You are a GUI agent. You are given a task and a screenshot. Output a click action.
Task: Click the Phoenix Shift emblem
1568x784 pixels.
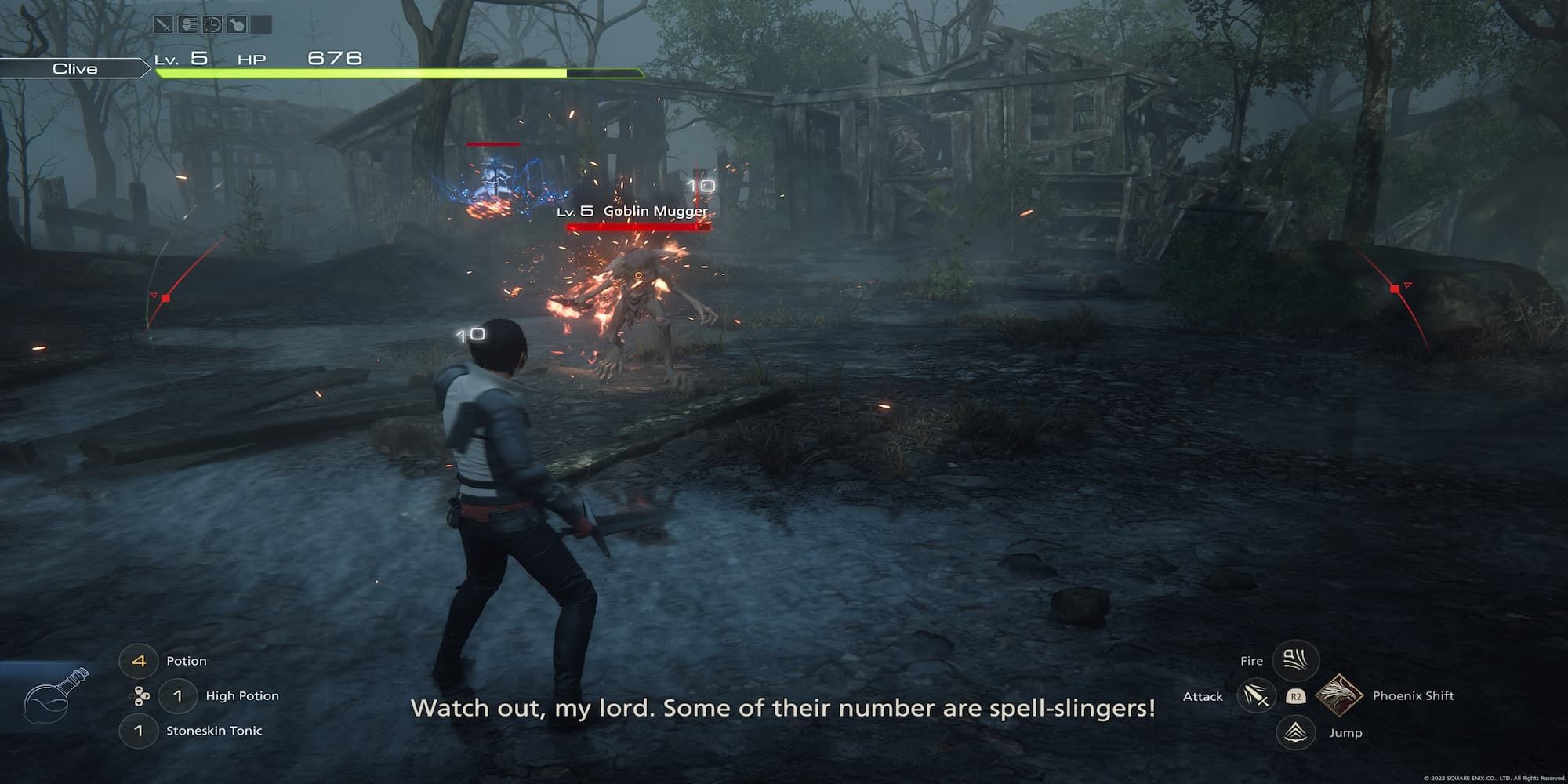(x=1339, y=696)
